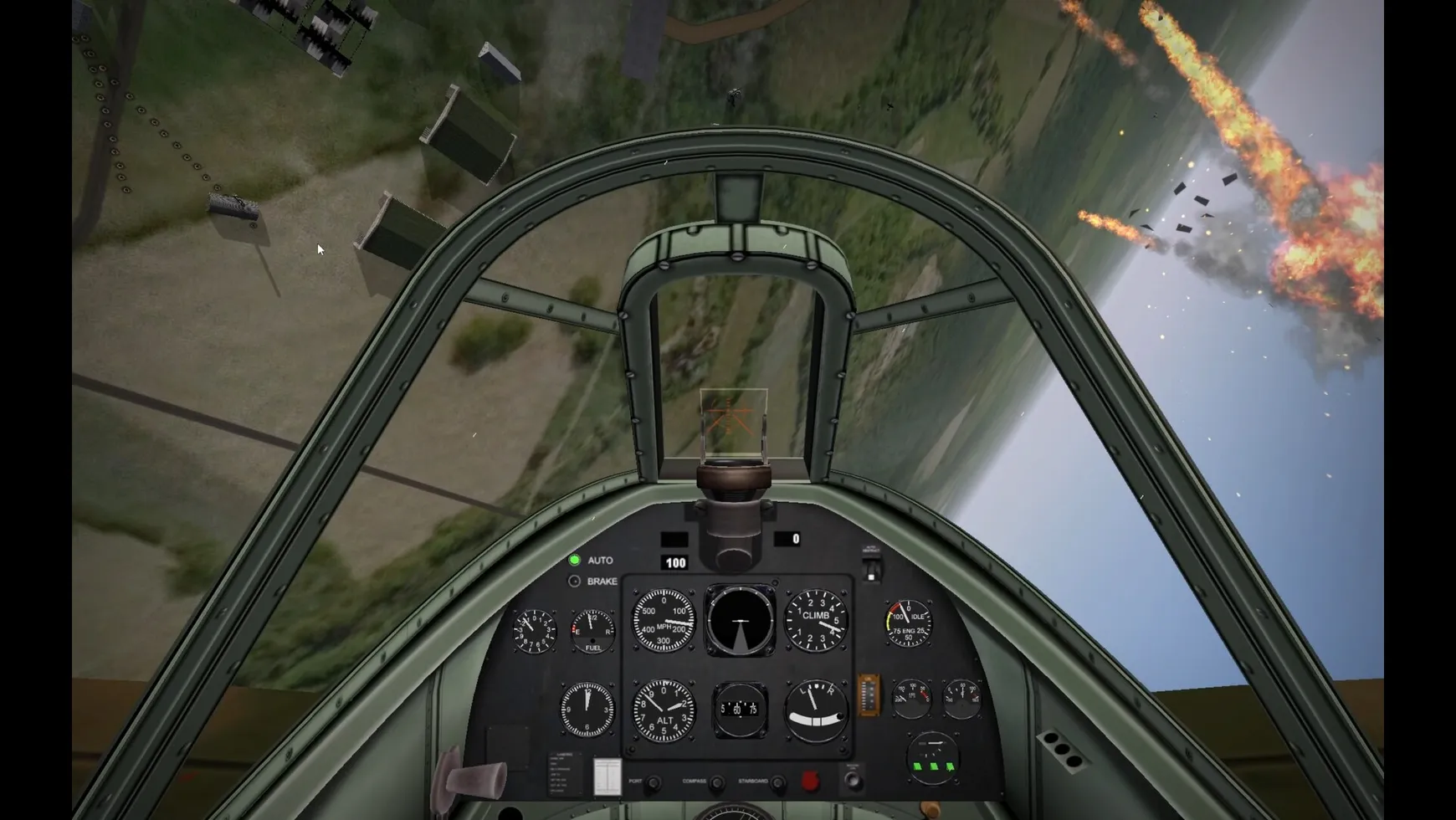Toggle the AUTO indicator light

point(574,561)
